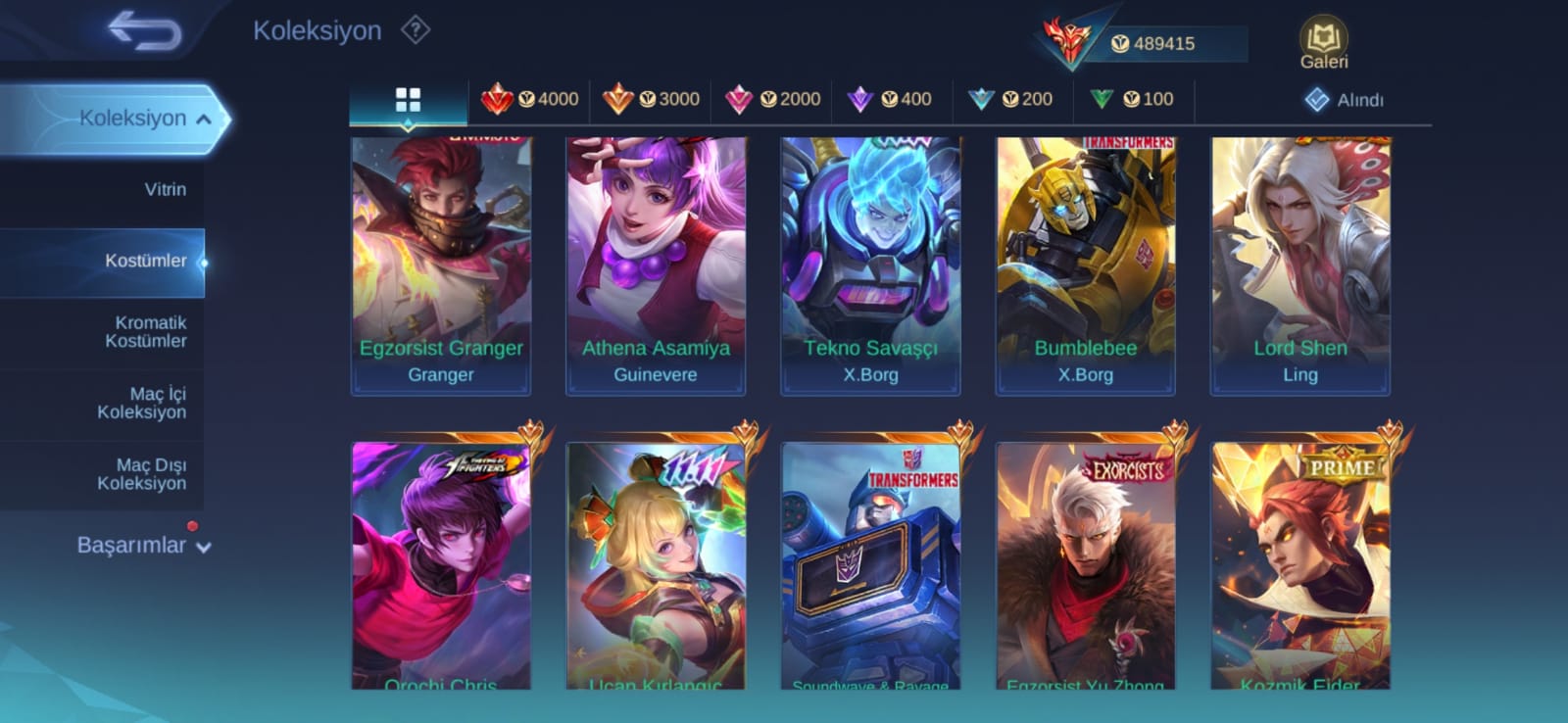Expand the Başarımlar section
Screen dimensions: 1568x723
(x=143, y=546)
